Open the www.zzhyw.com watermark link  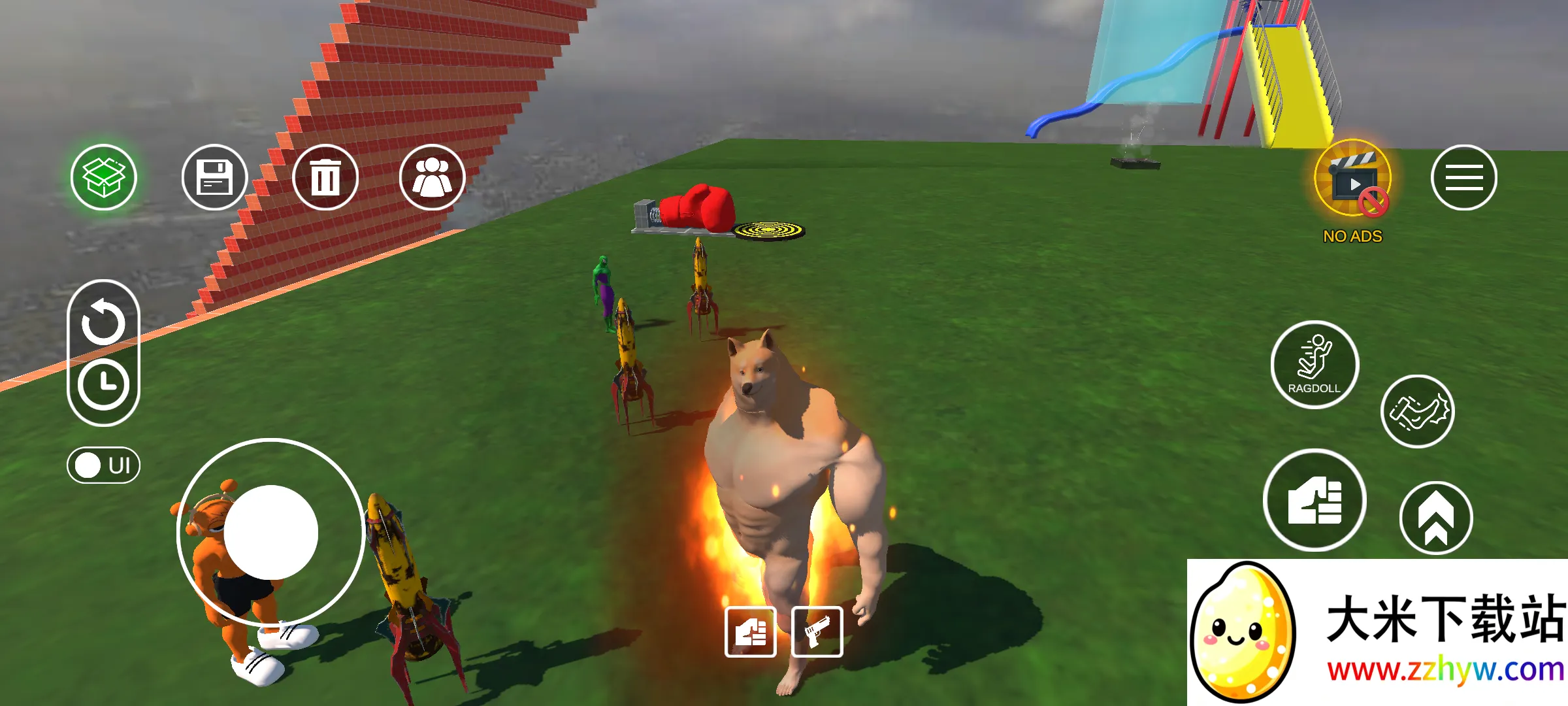[1445, 670]
